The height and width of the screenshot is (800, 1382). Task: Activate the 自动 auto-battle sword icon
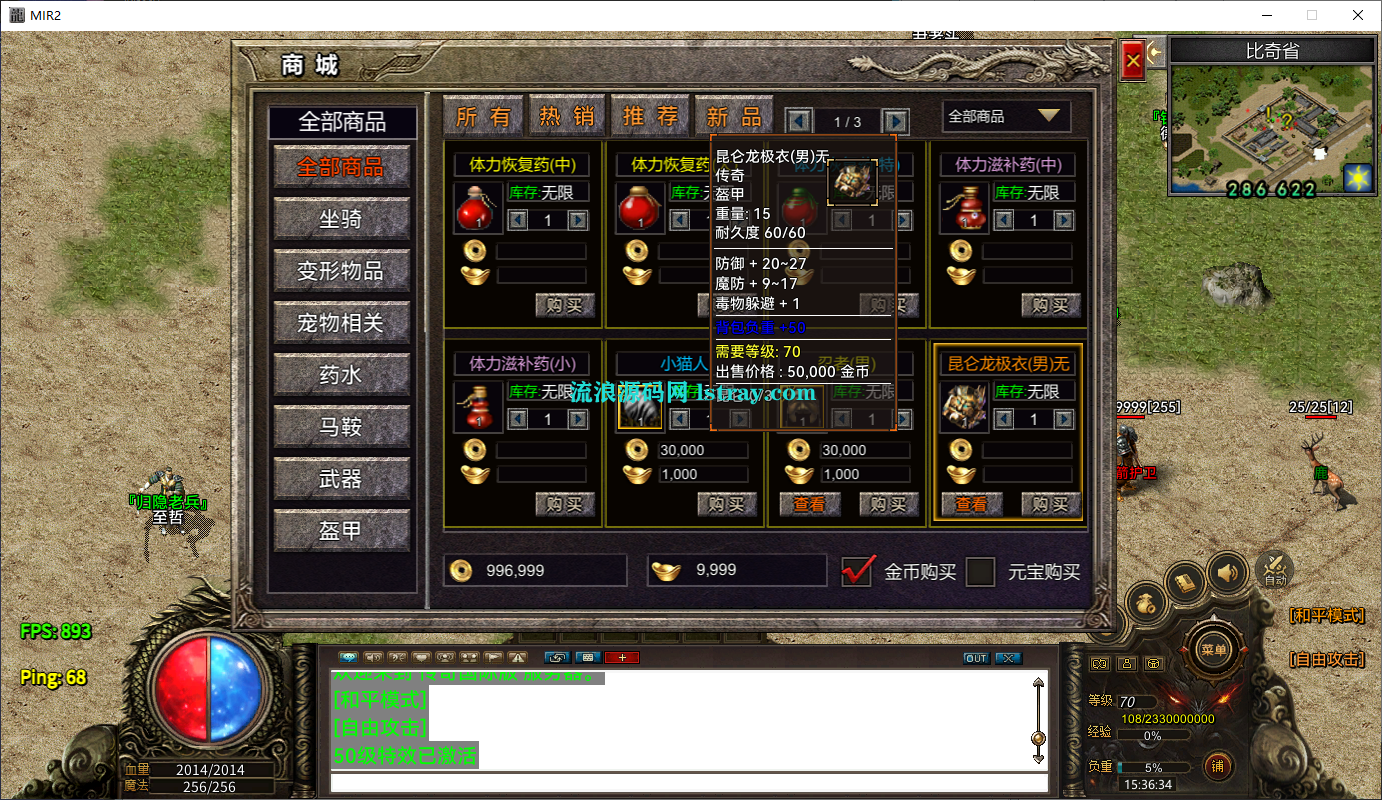[x=1274, y=569]
